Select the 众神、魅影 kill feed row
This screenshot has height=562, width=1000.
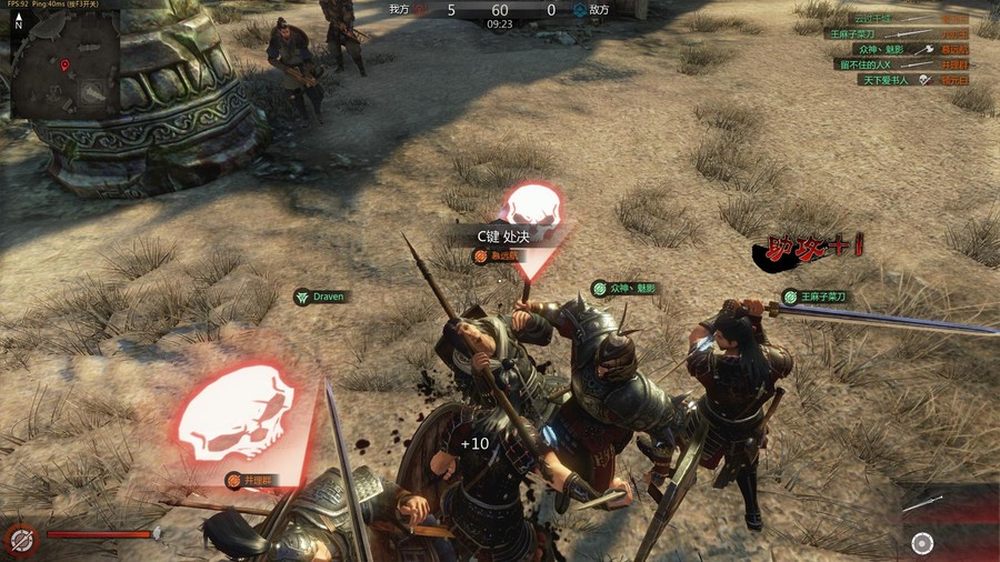895,48
